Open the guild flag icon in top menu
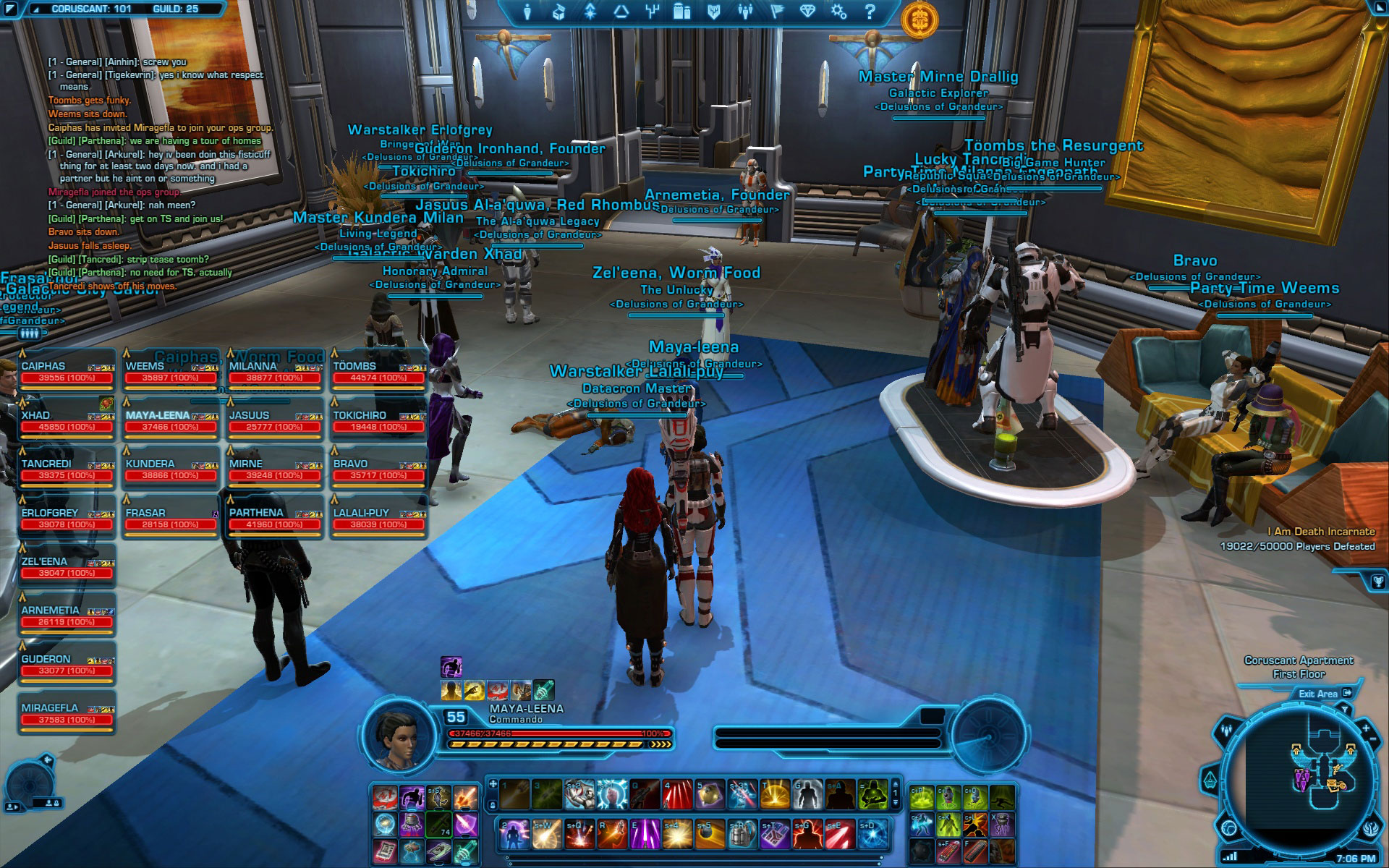Image resolution: width=1389 pixels, height=868 pixels. [776, 12]
